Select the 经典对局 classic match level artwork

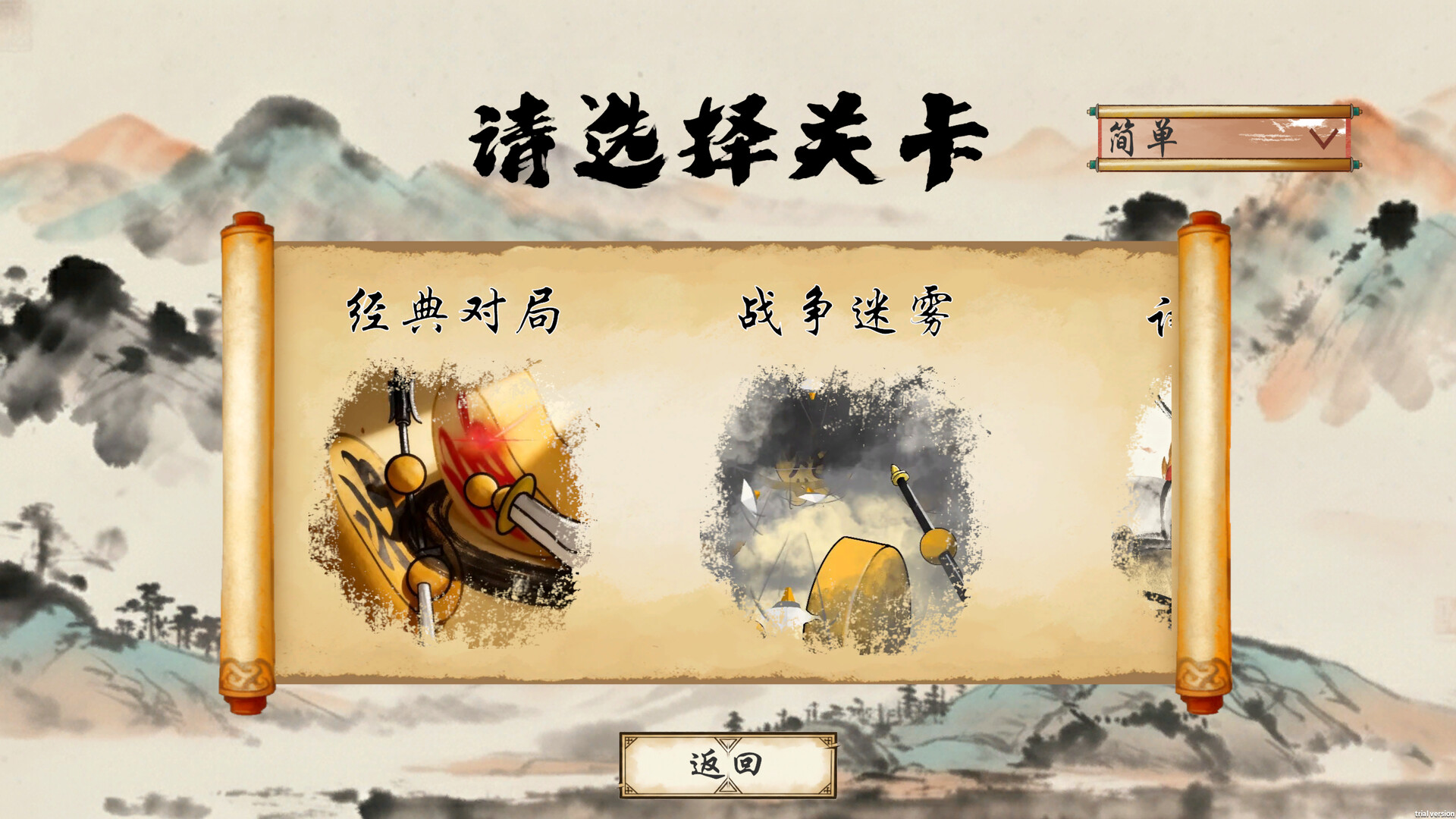pyautogui.click(x=455, y=493)
